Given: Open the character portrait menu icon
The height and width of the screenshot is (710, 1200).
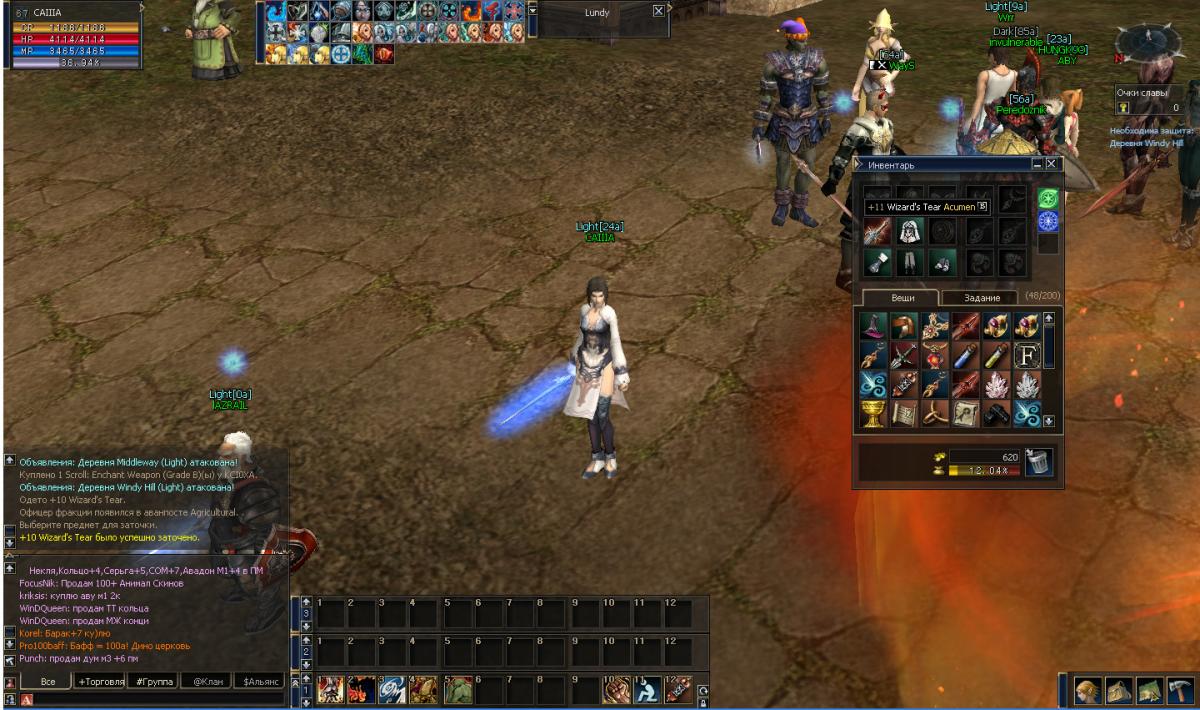Looking at the screenshot, I should point(1088,691).
